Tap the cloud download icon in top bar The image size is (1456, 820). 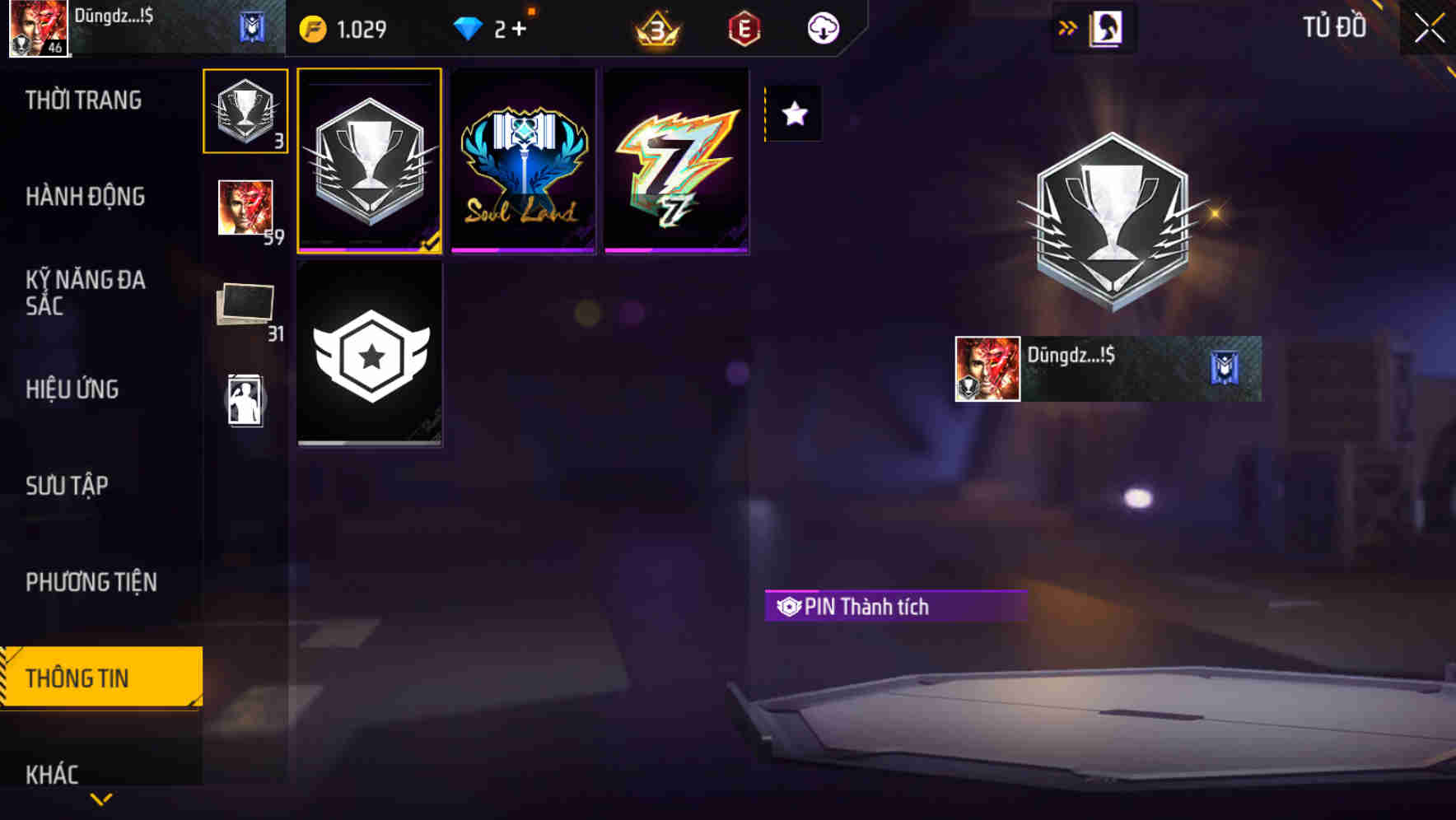[x=823, y=27]
